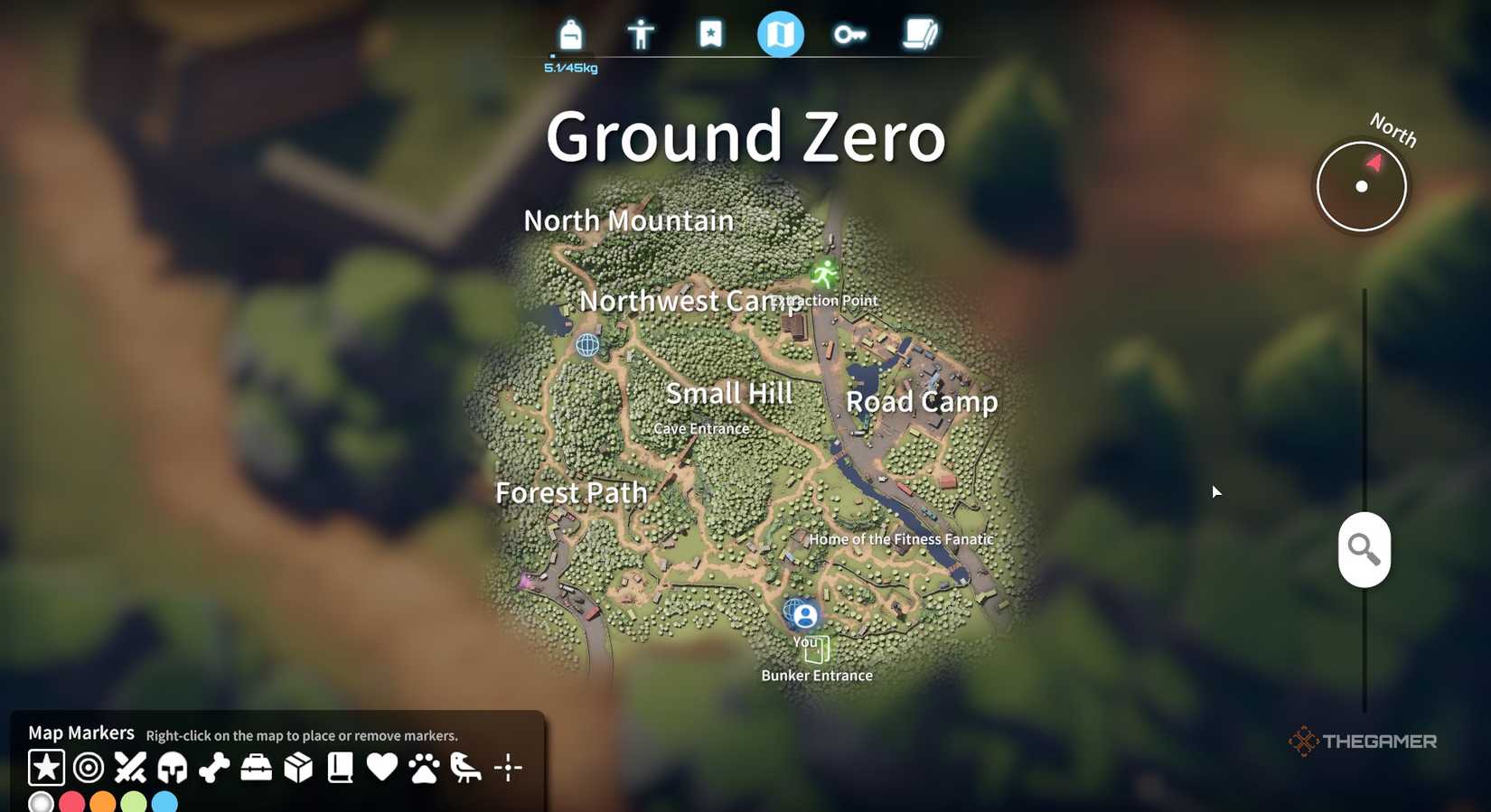Toggle the target marker type
1491x812 pixels.
(x=87, y=767)
